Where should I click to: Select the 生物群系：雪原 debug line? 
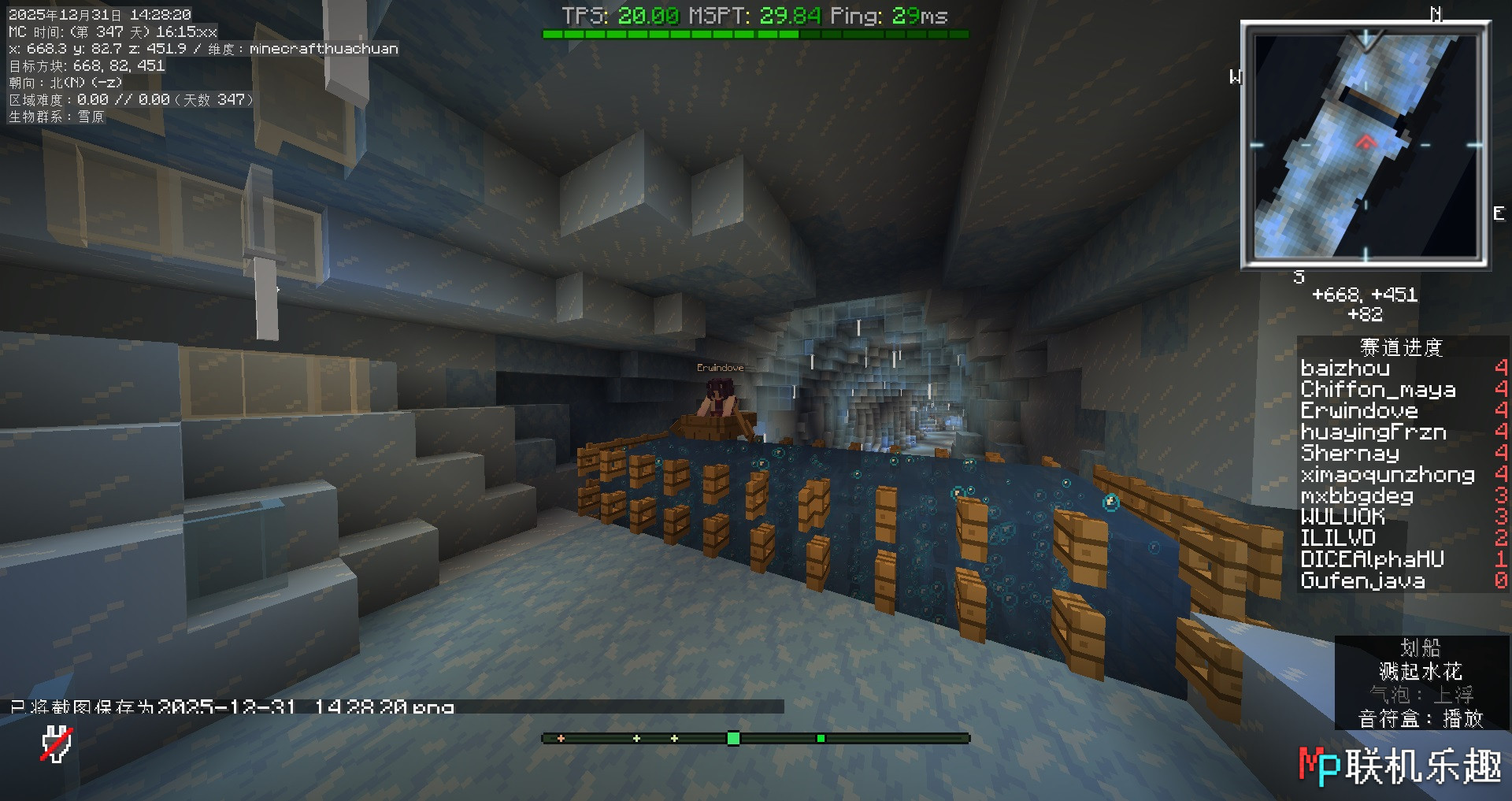[x=59, y=117]
